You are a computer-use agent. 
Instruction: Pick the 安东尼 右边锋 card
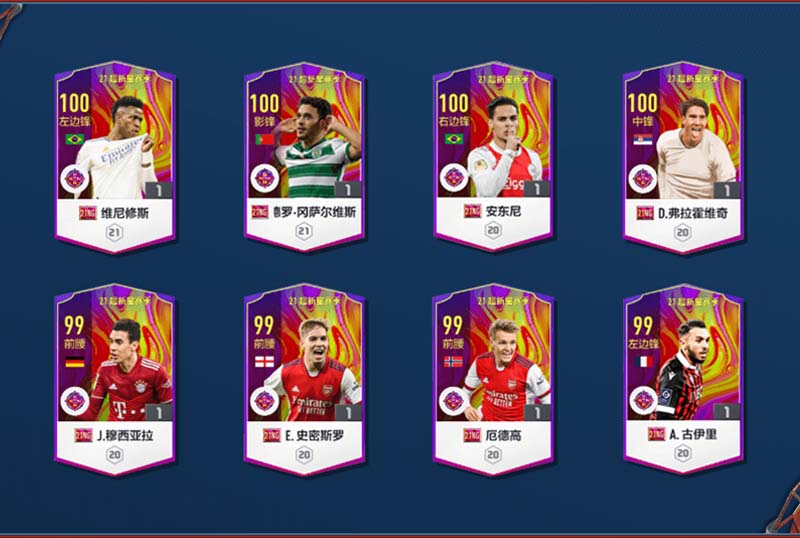493,157
